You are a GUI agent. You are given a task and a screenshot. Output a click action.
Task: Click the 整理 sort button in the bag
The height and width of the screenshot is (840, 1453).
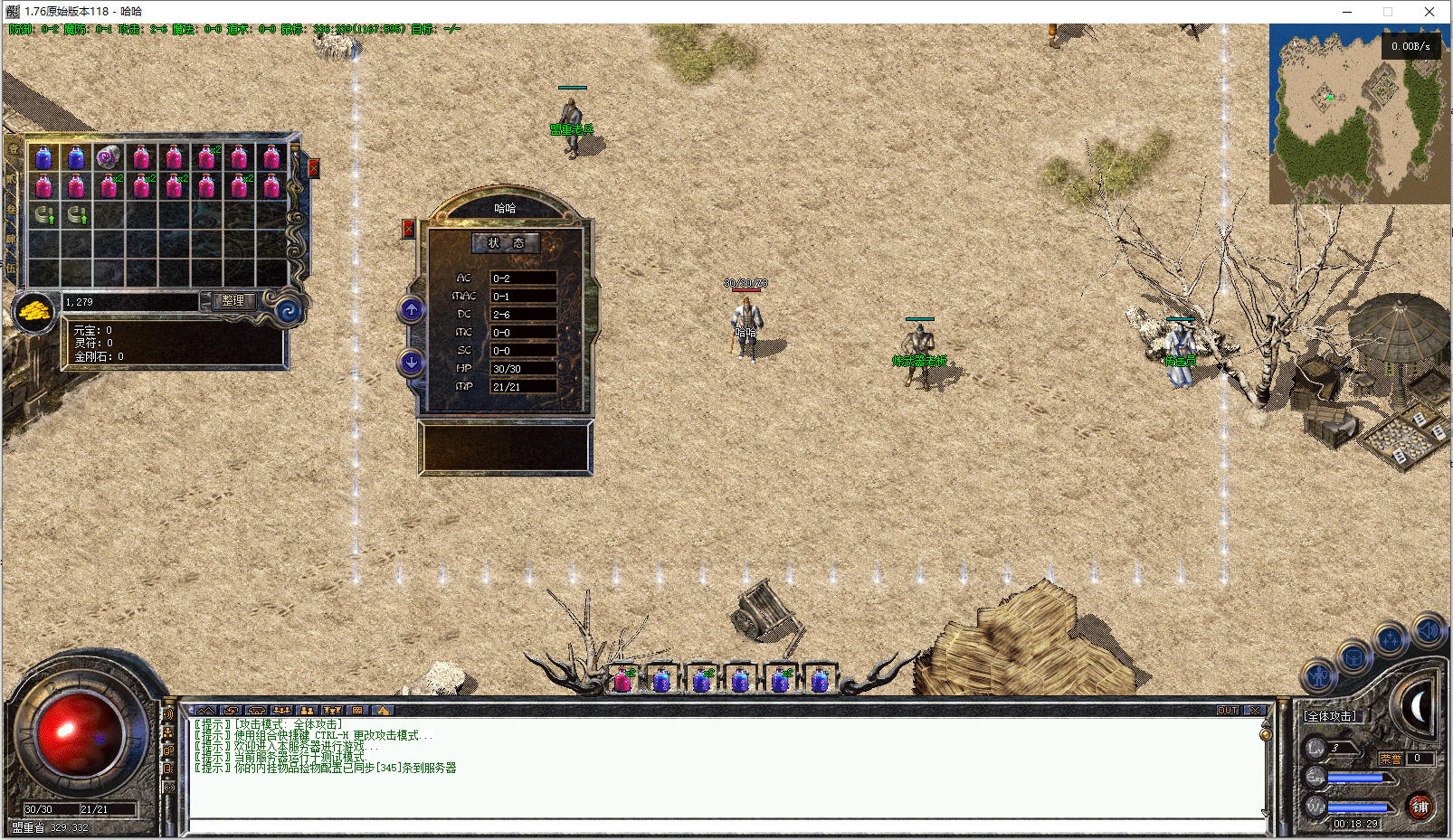pos(233,301)
